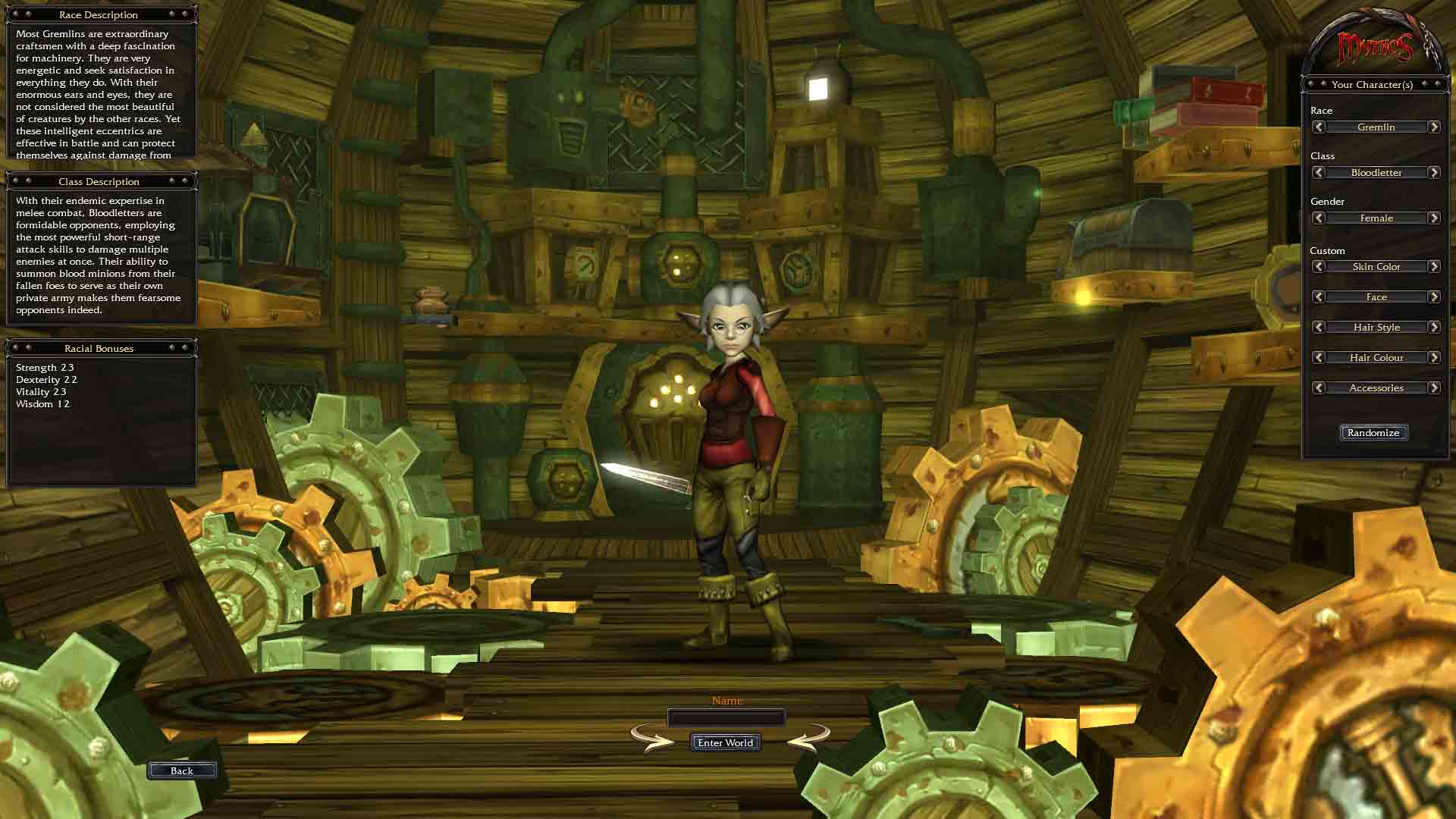Go Back to the previous screen

pyautogui.click(x=182, y=770)
